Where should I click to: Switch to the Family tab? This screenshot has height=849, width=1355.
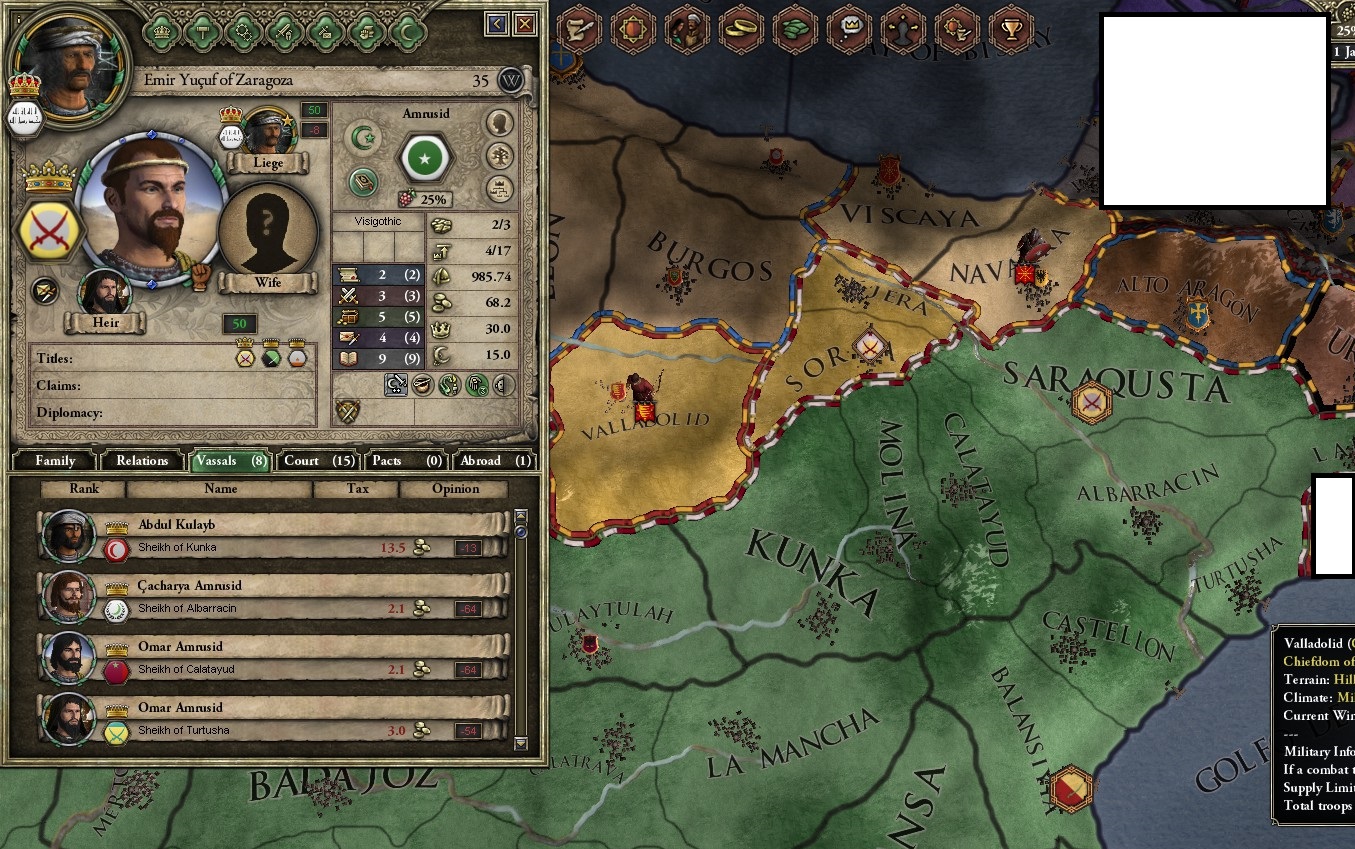click(x=55, y=461)
